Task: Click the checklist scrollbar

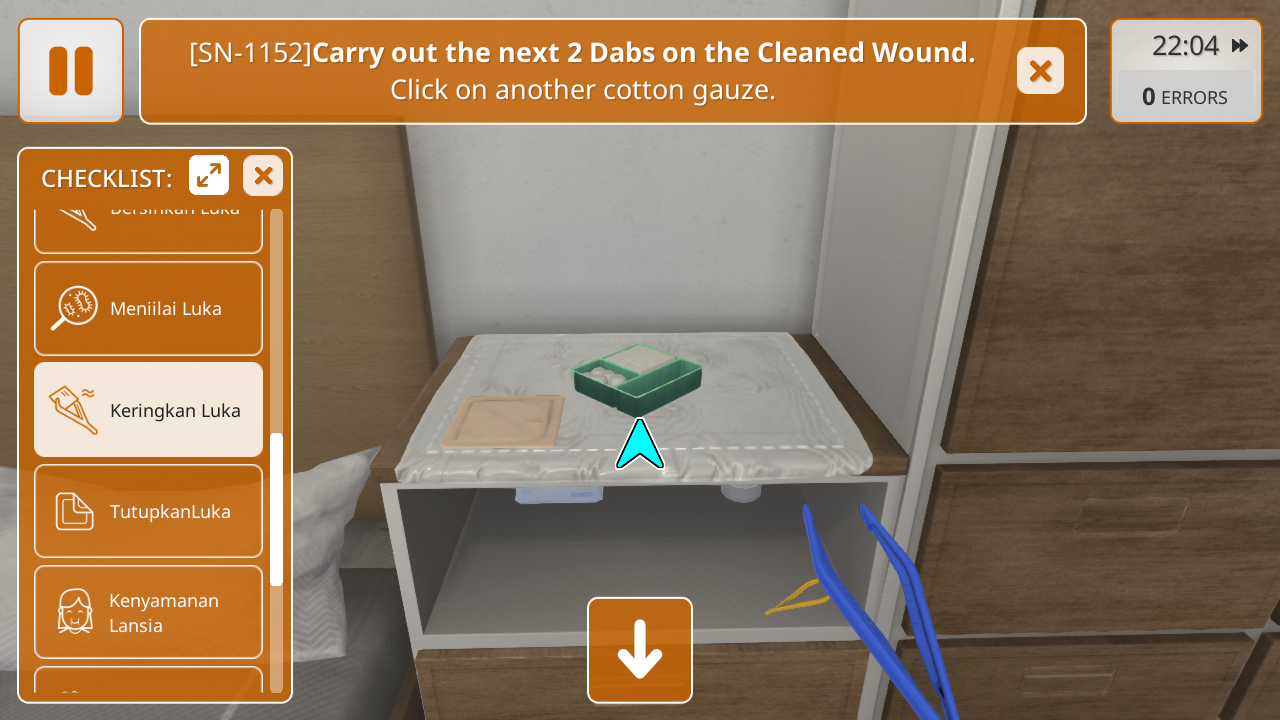Action: [x=277, y=510]
